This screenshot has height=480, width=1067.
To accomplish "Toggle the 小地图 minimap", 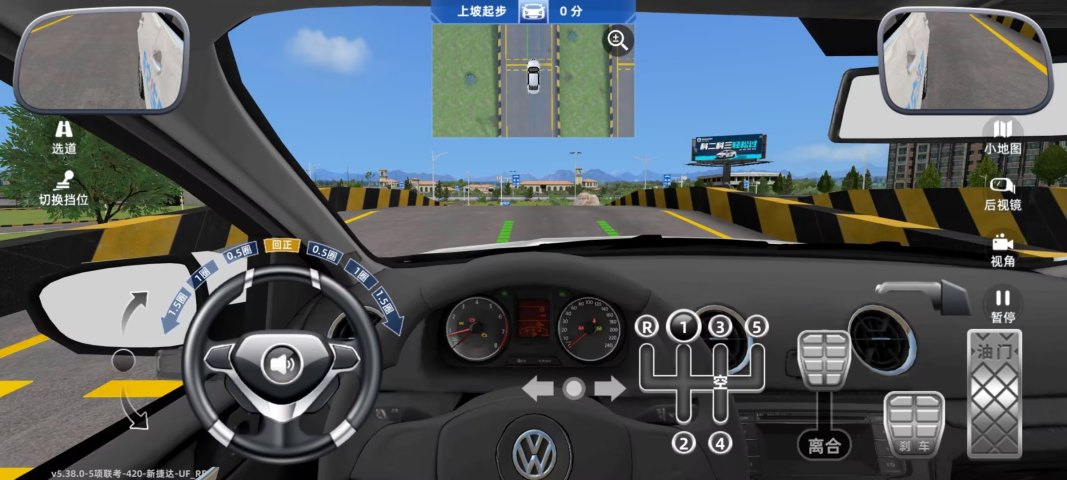I will 1002,137.
